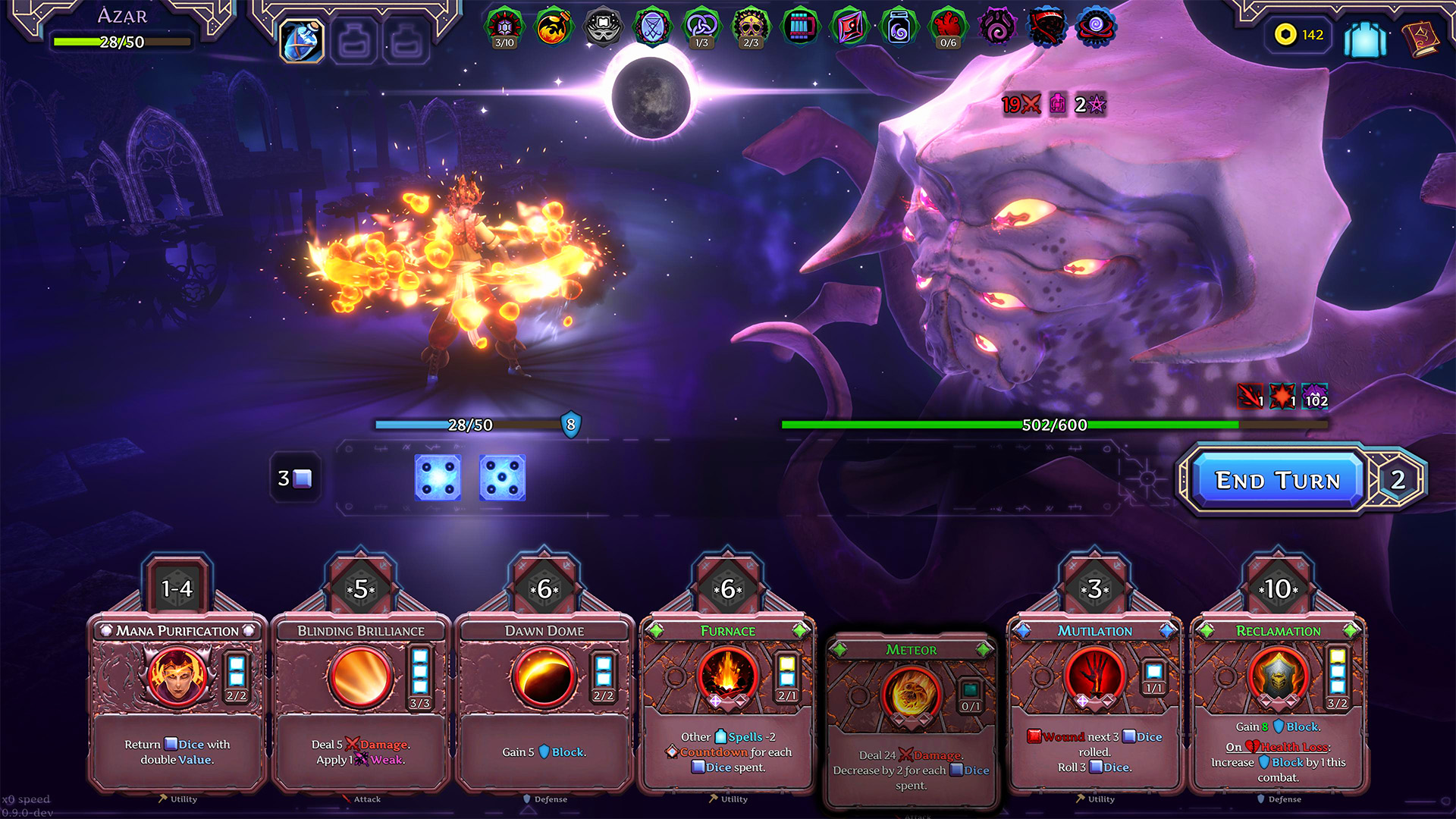End the current turn

click(x=1278, y=480)
